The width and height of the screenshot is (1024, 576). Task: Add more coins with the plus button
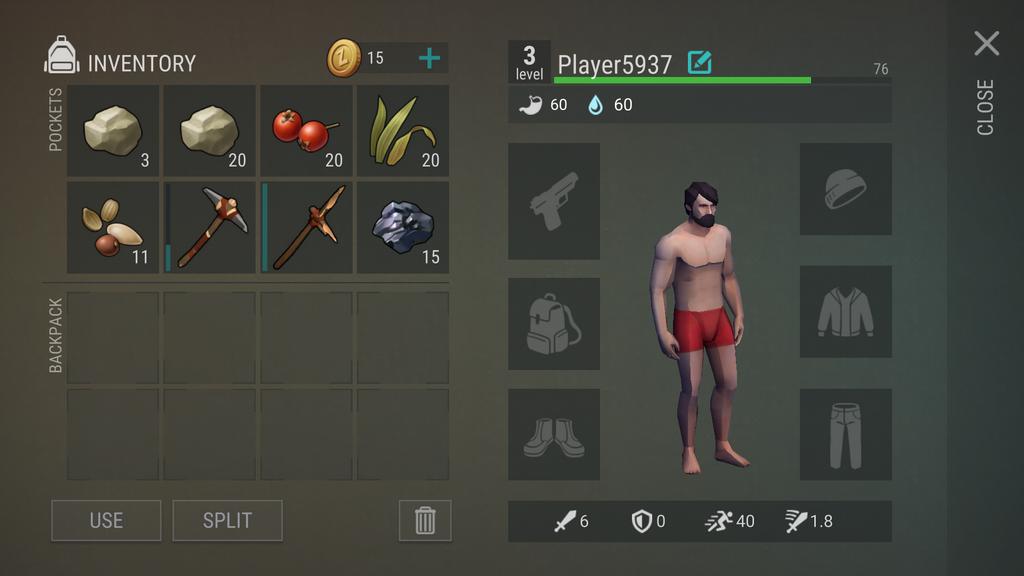point(429,58)
